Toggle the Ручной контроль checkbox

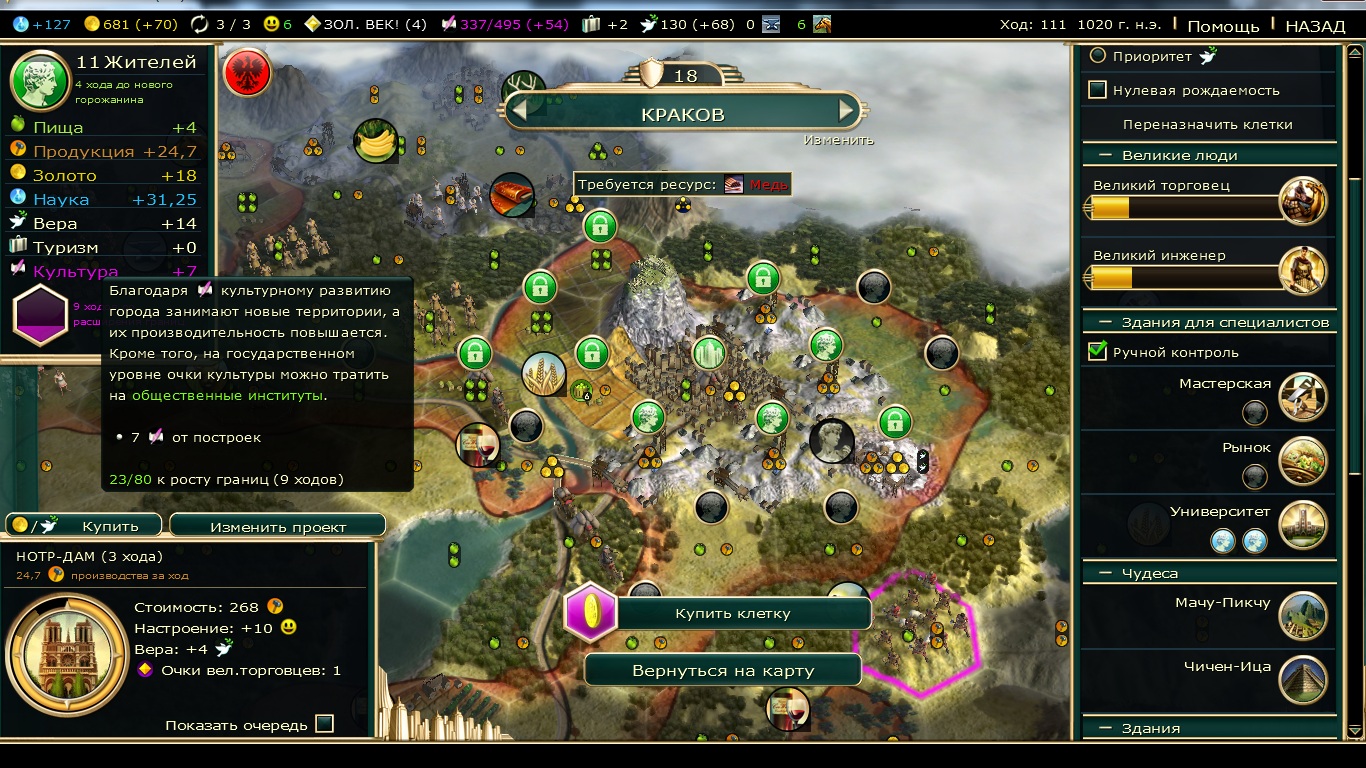1098,352
